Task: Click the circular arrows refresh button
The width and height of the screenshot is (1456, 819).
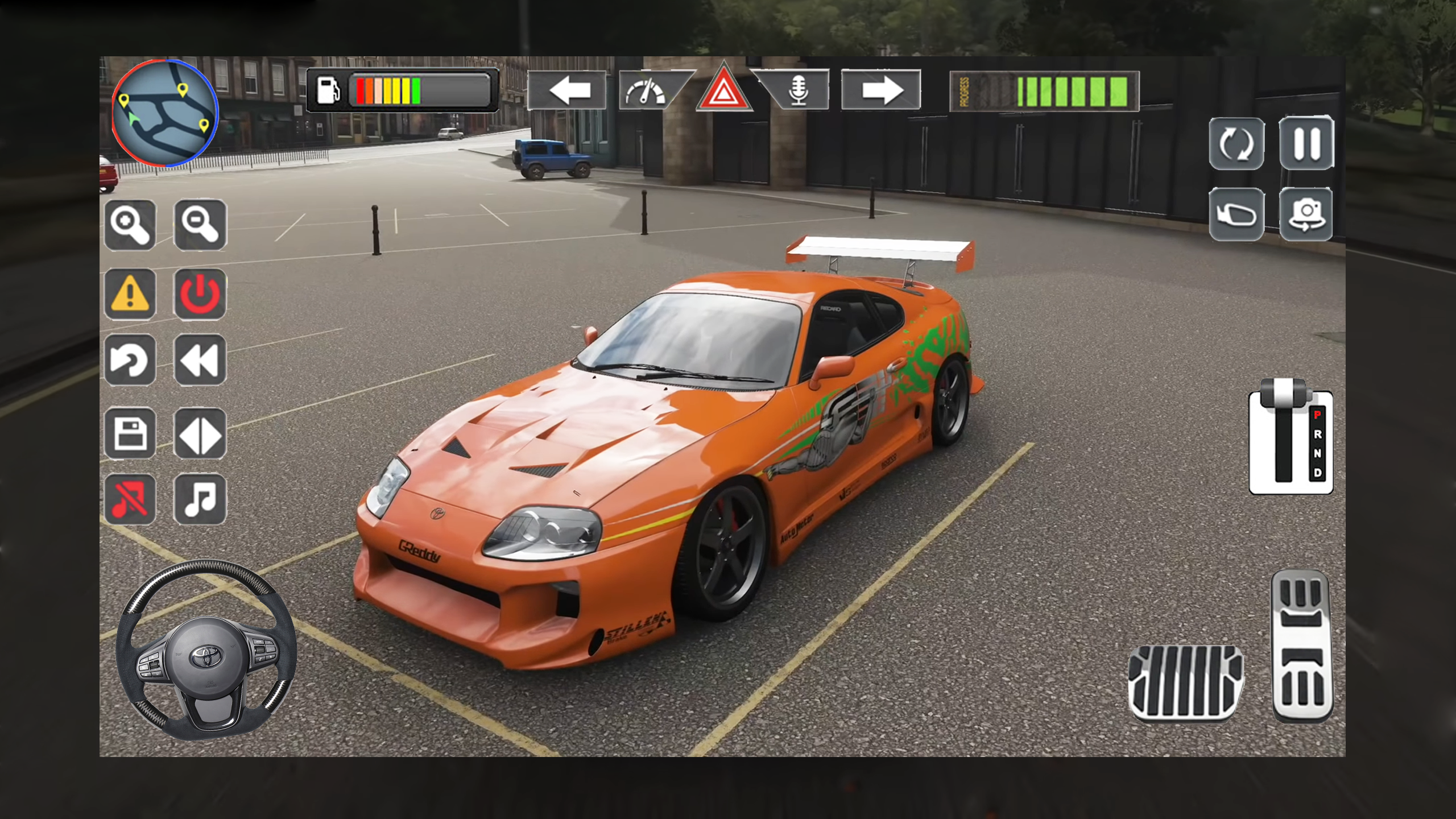Action: (1236, 143)
